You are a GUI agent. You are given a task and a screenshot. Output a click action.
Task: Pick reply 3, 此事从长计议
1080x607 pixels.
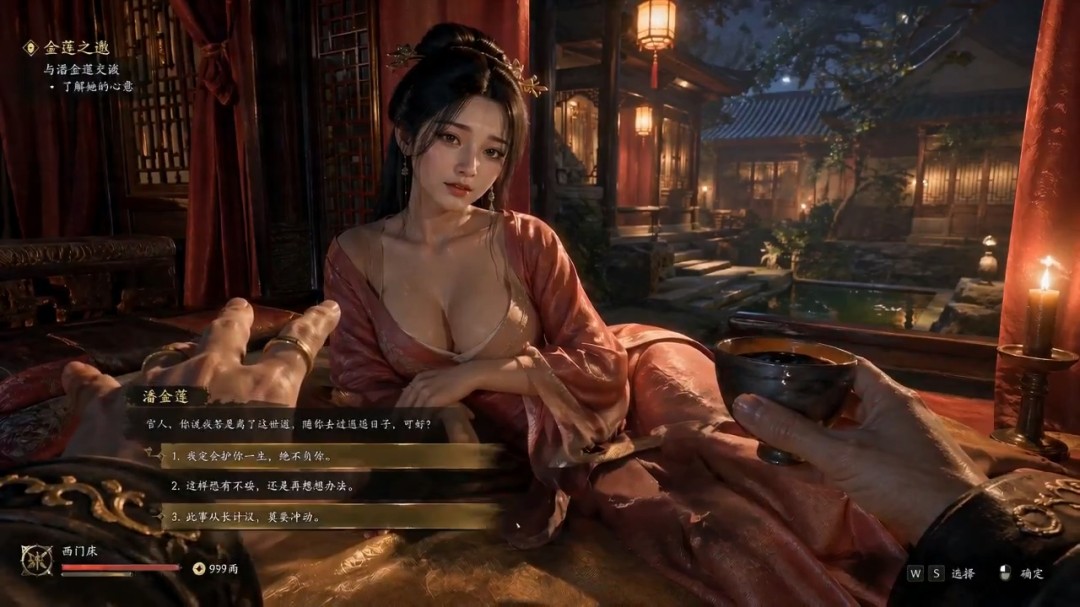tap(330, 517)
